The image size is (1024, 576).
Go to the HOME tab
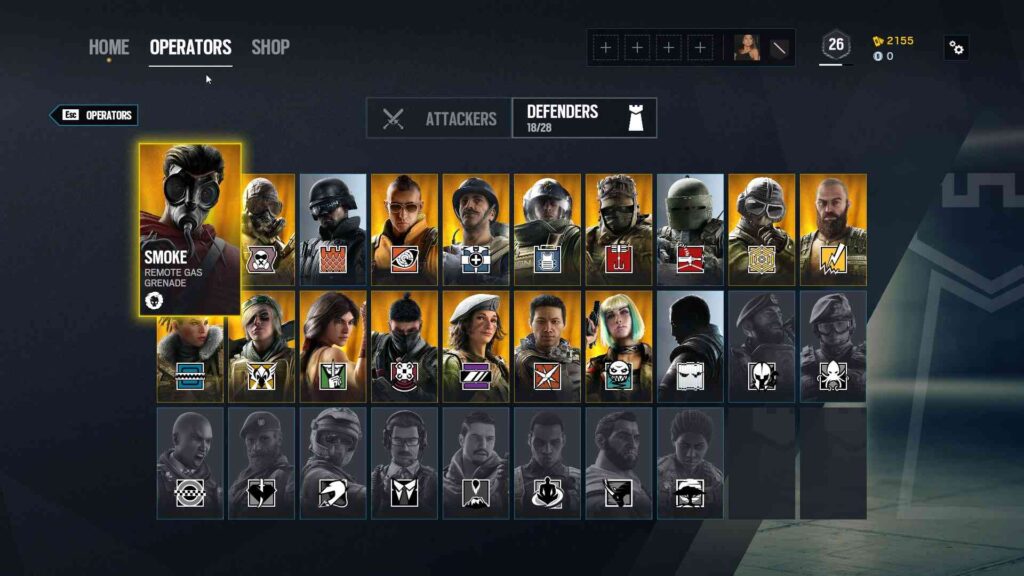click(108, 47)
